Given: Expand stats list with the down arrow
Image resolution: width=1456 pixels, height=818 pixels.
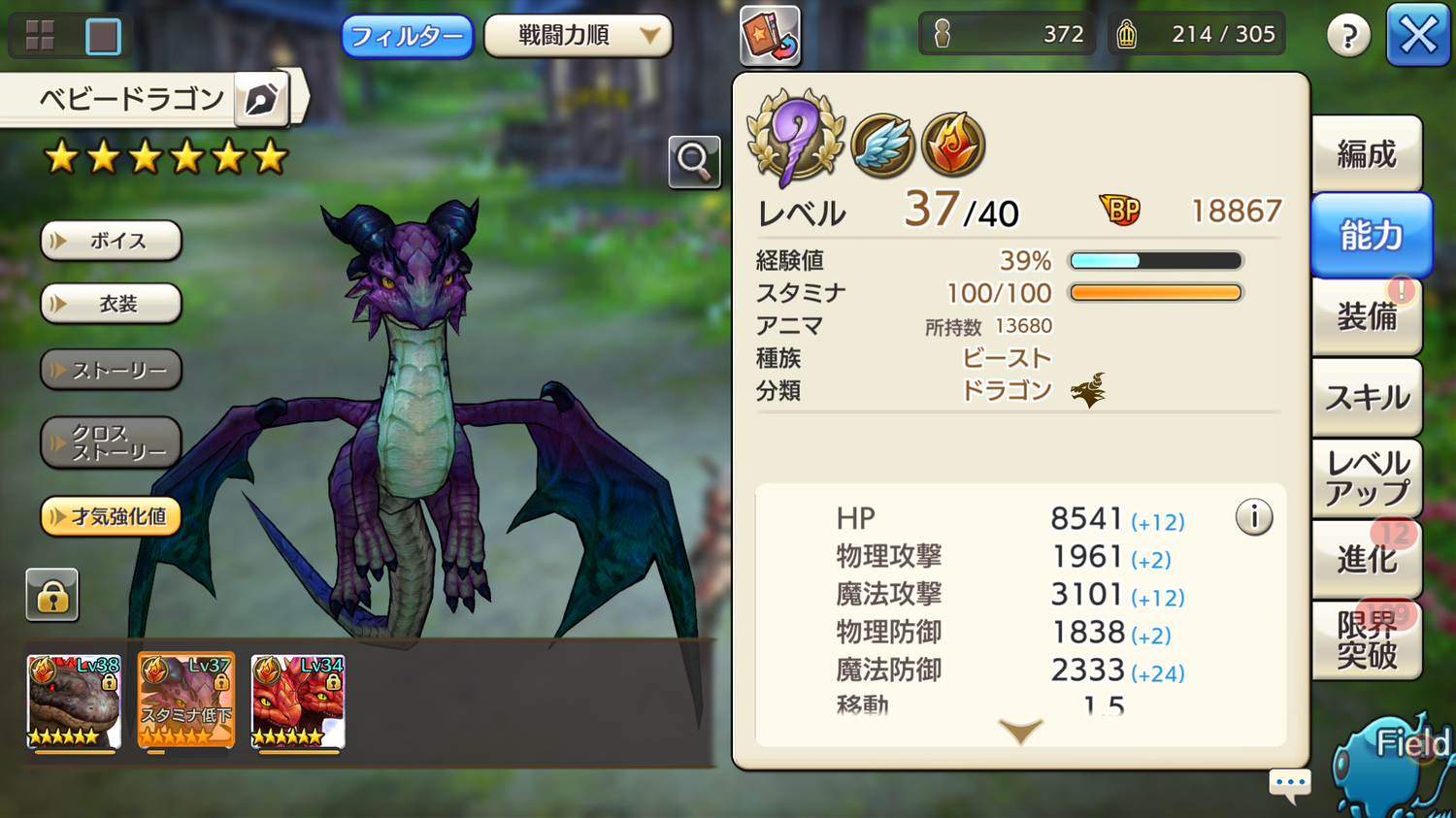Looking at the screenshot, I should pyautogui.click(x=1020, y=731).
